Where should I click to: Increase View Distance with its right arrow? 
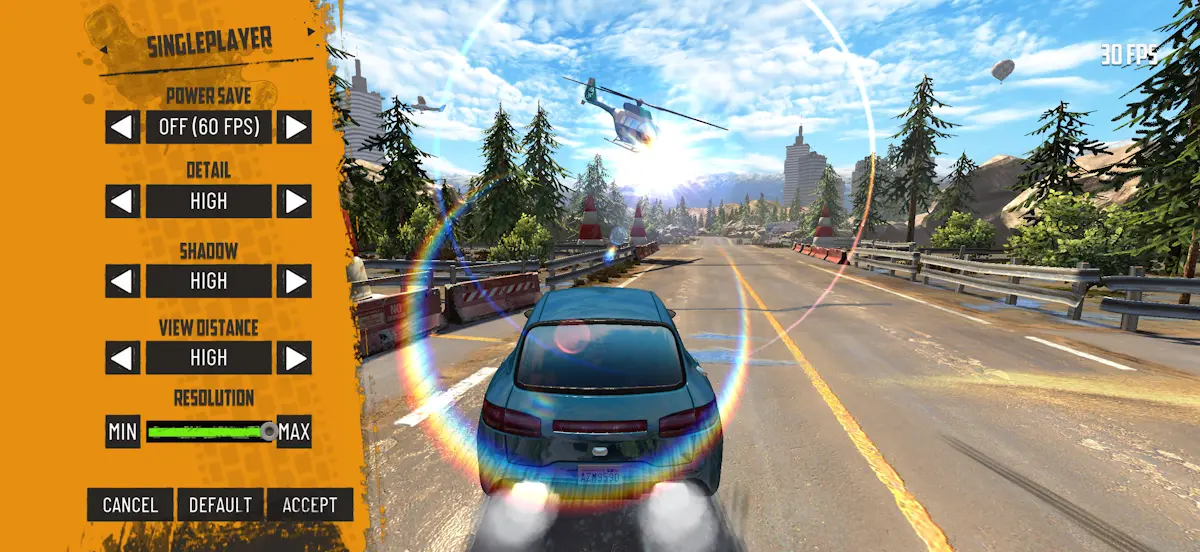pos(294,357)
